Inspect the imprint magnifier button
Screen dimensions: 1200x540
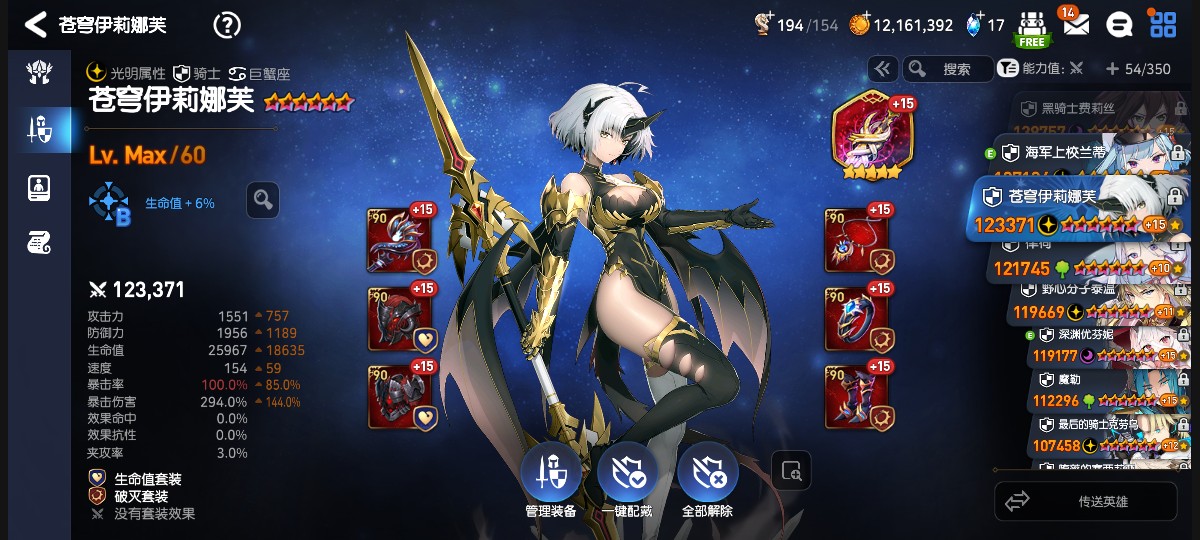pos(262,200)
